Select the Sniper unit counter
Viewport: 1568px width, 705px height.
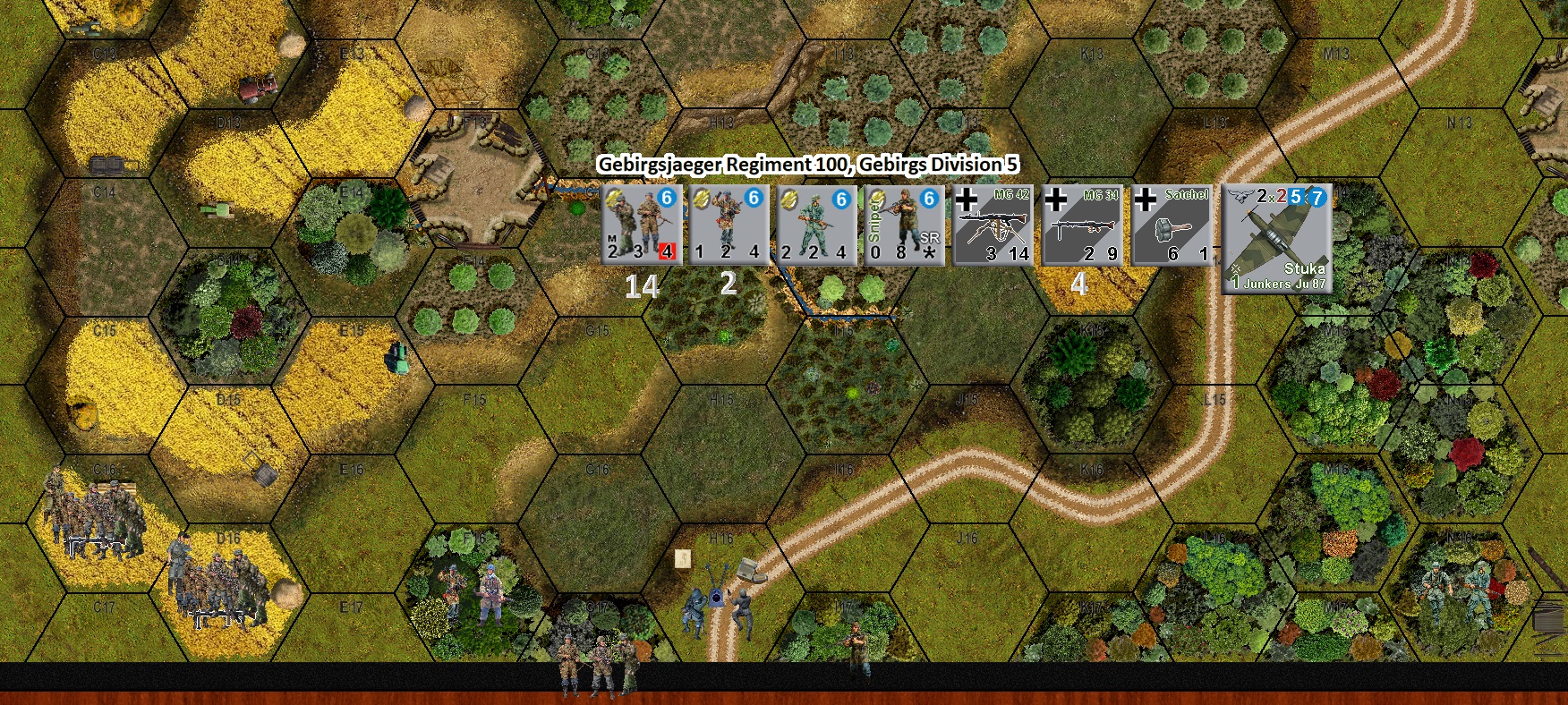coord(904,225)
